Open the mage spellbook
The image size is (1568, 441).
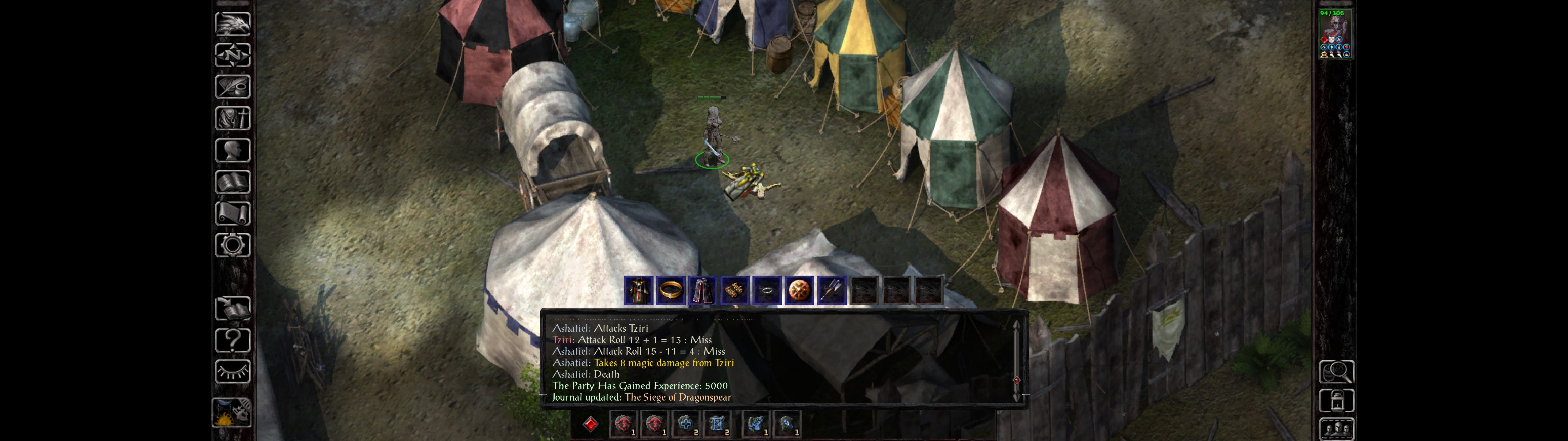coord(232,182)
